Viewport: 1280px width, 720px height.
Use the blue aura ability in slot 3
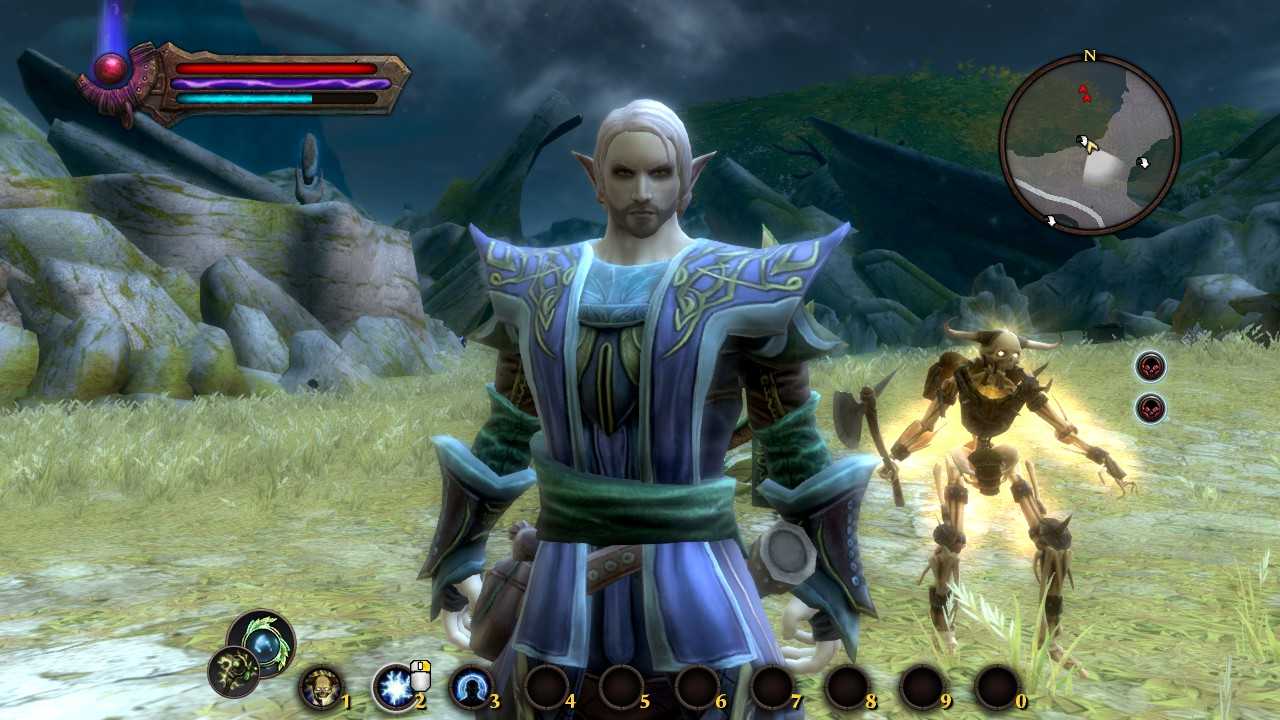tap(469, 687)
